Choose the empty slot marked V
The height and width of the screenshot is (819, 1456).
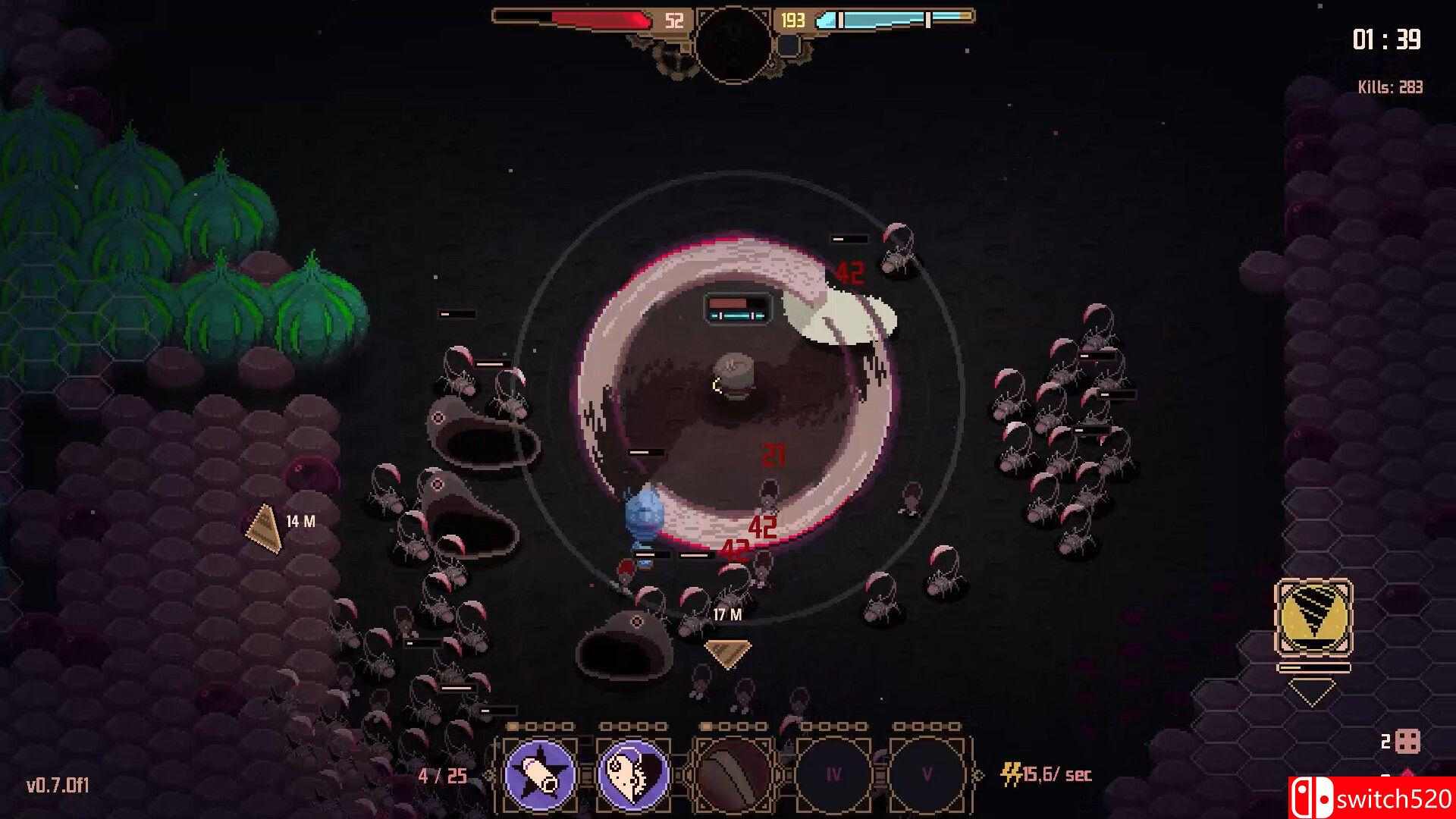click(927, 774)
